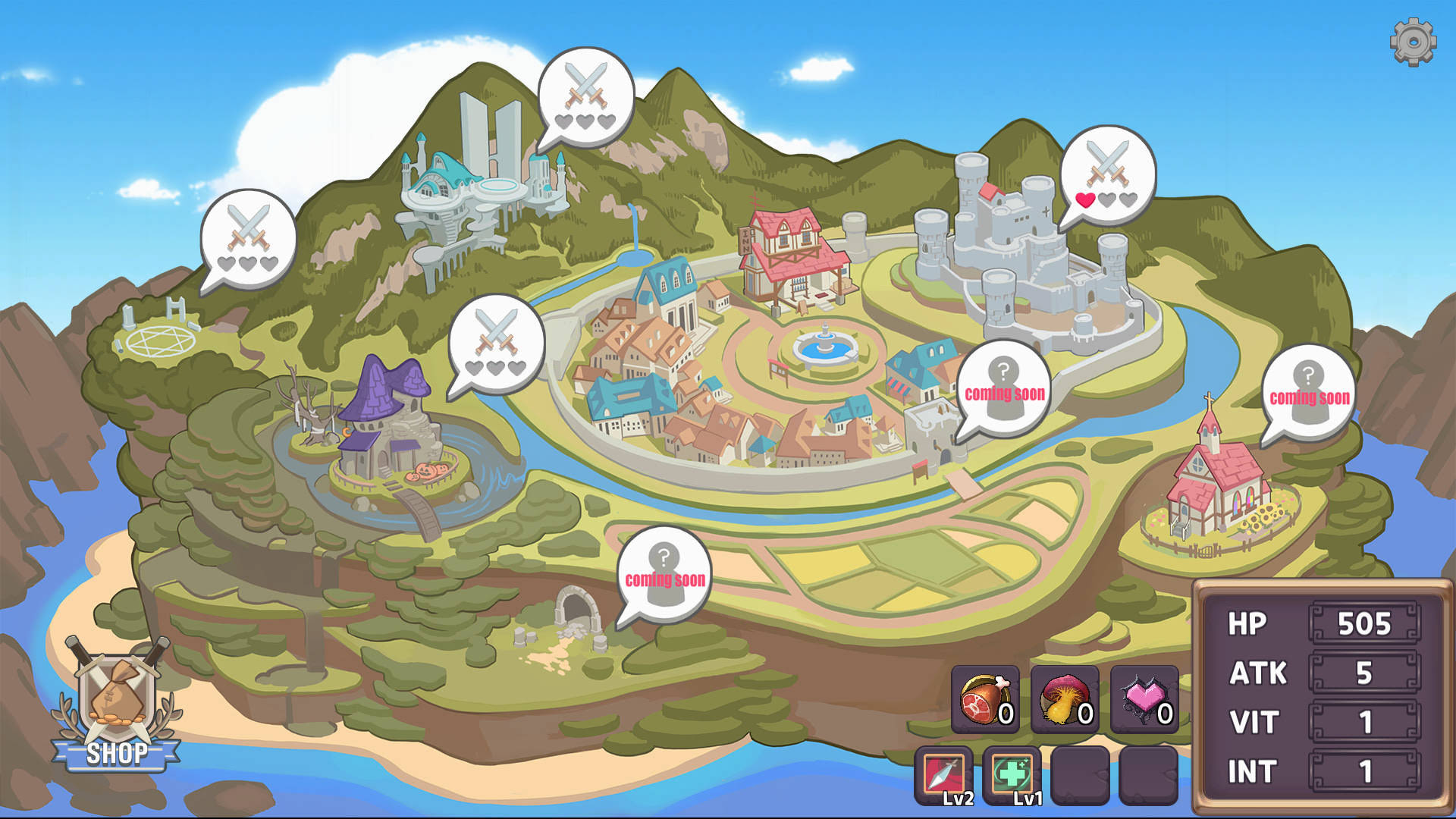The image size is (1456, 819).
Task: Start the battle at the pentagram ruins
Action: tap(246, 239)
